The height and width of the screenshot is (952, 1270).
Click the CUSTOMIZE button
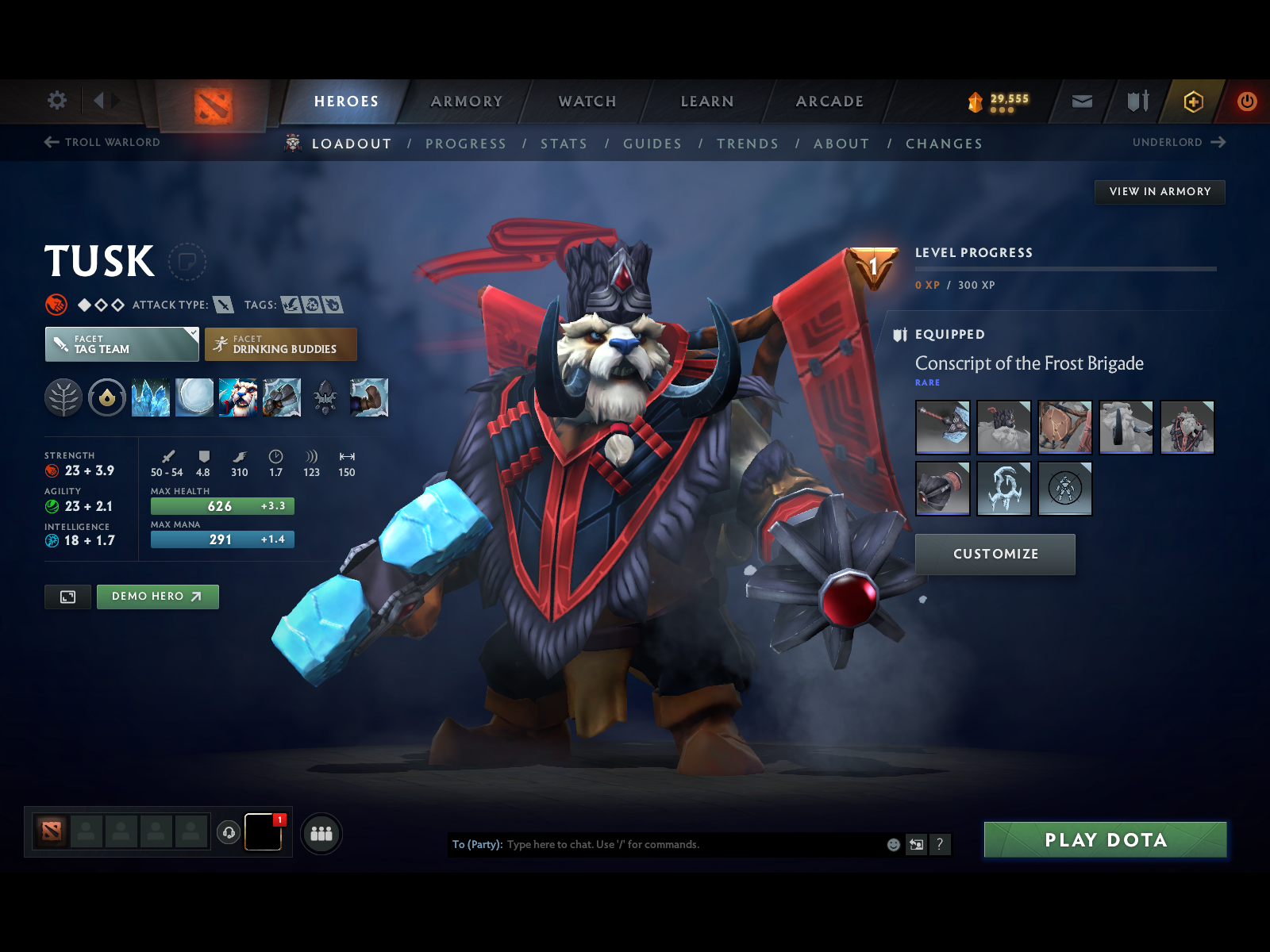click(995, 554)
